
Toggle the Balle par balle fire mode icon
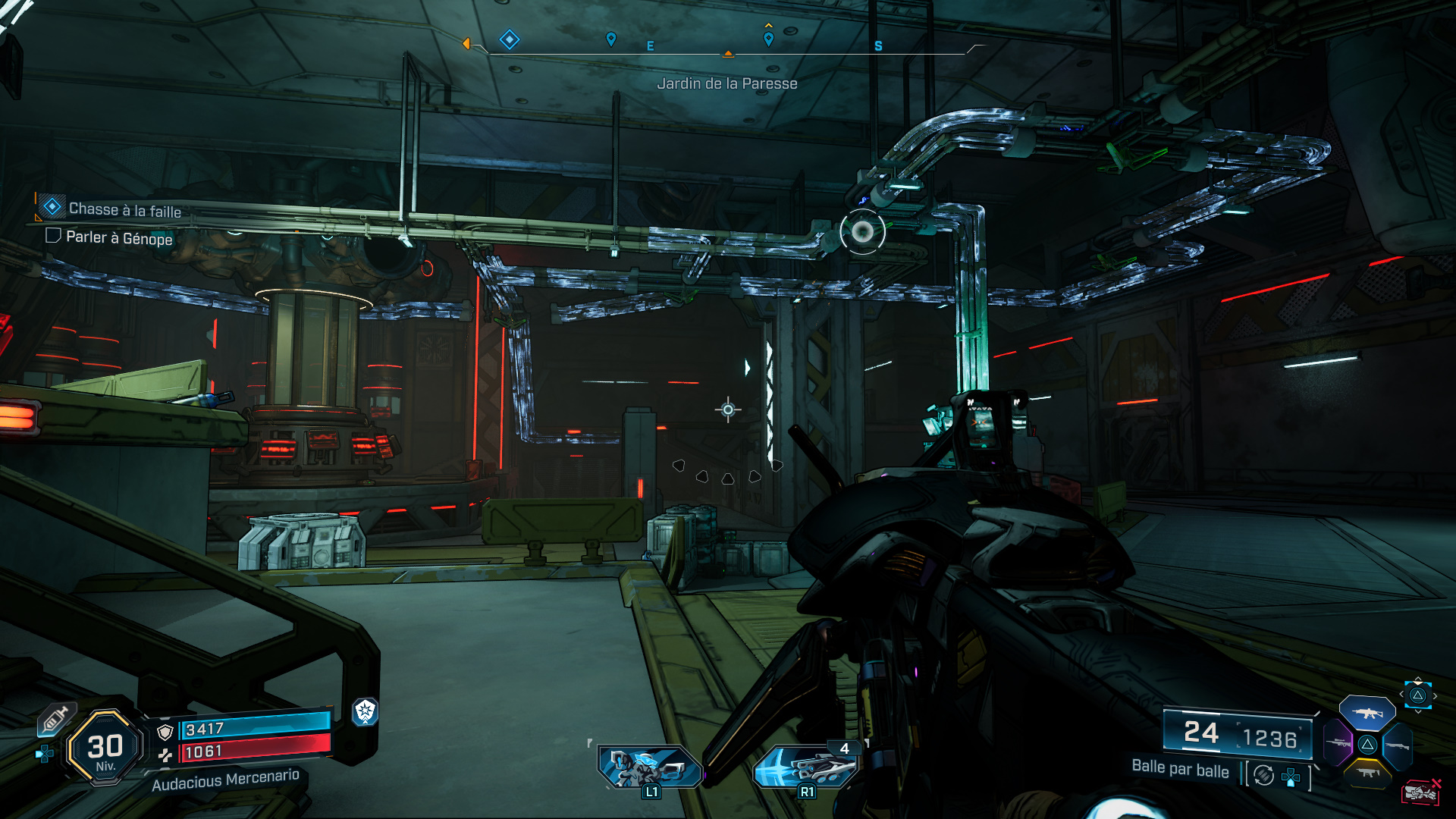point(1263,775)
